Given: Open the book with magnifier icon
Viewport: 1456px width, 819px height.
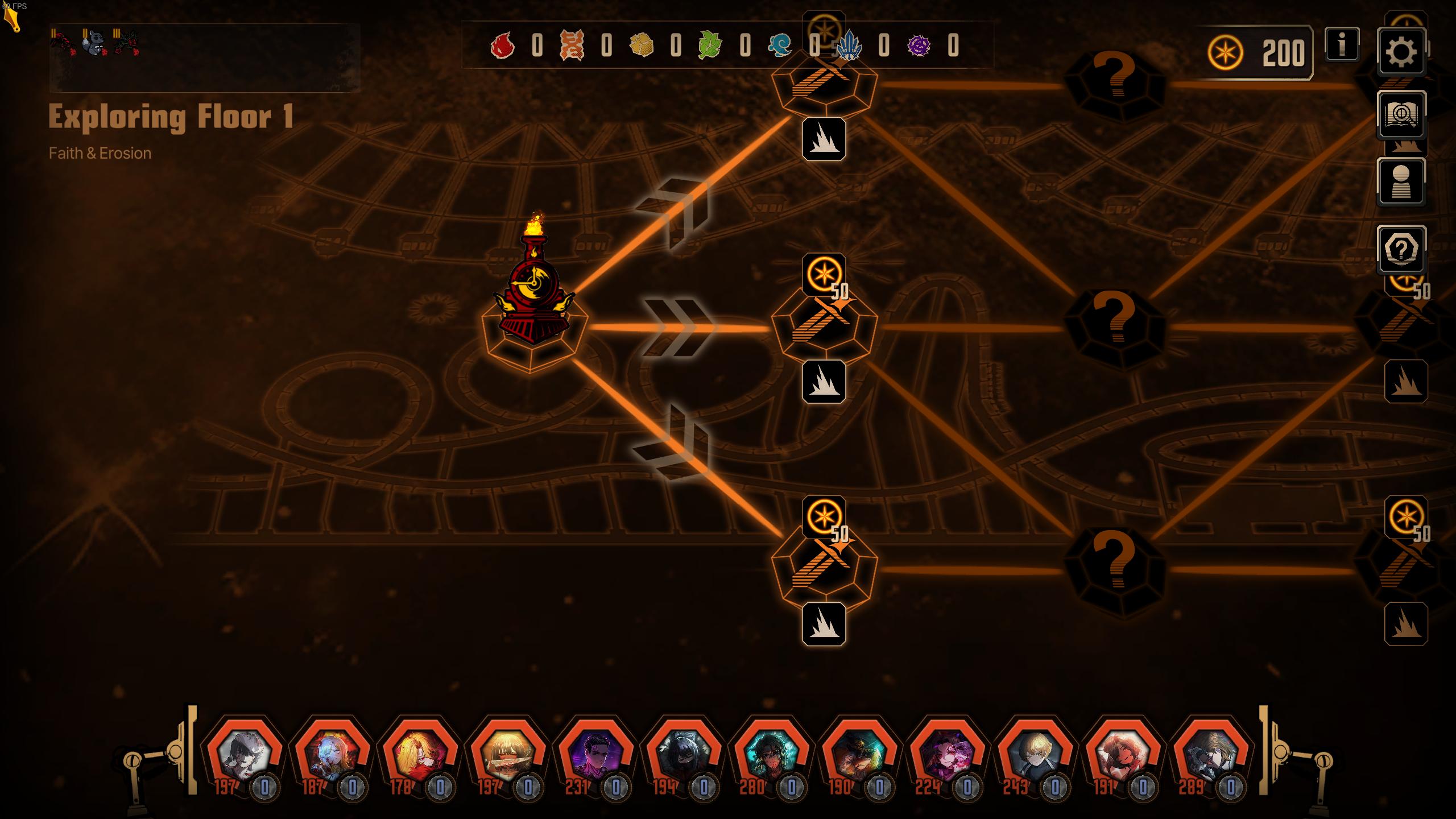Looking at the screenshot, I should coord(1401,115).
